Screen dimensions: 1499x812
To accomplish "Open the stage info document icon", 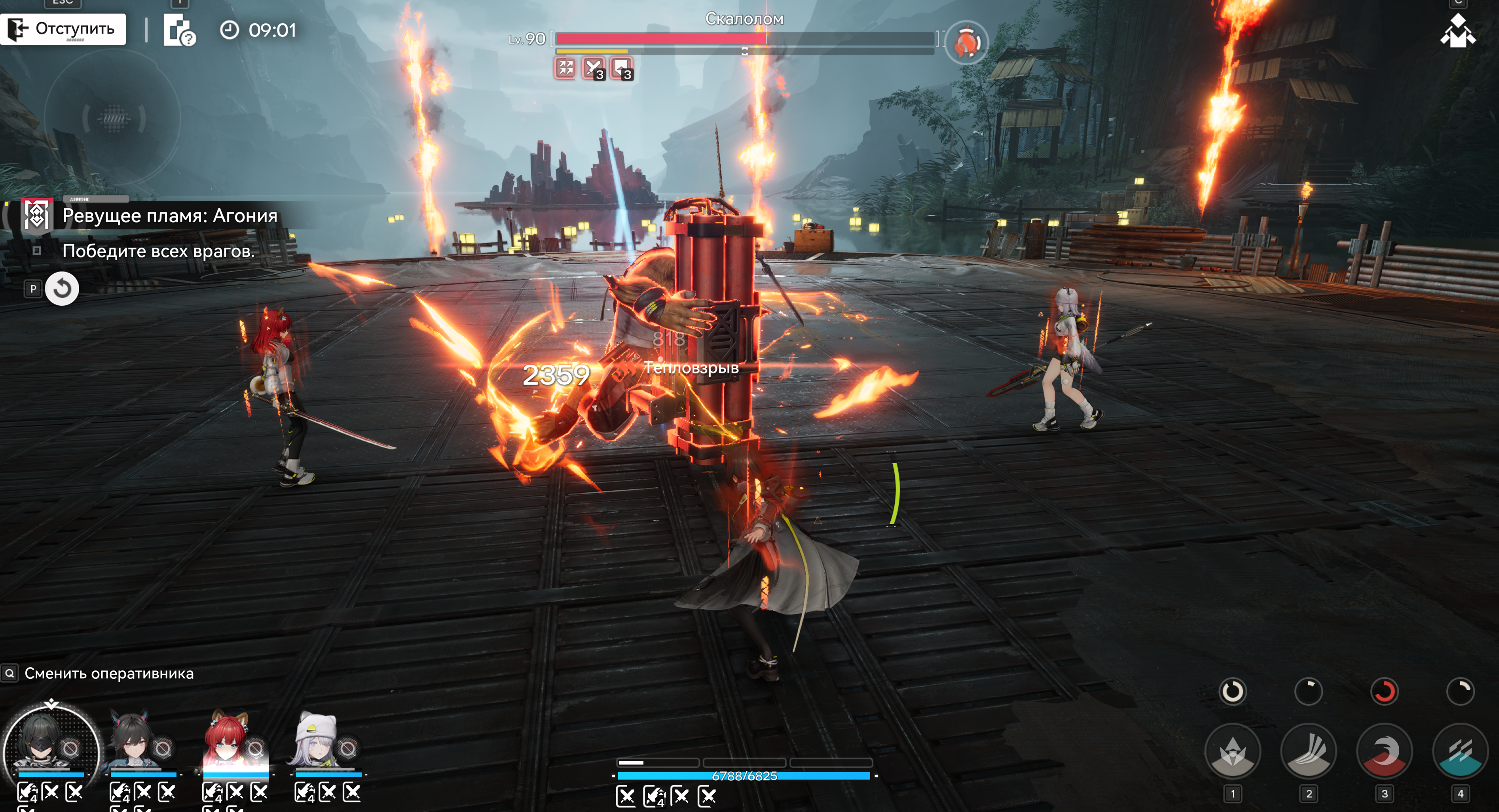I will coord(178,30).
